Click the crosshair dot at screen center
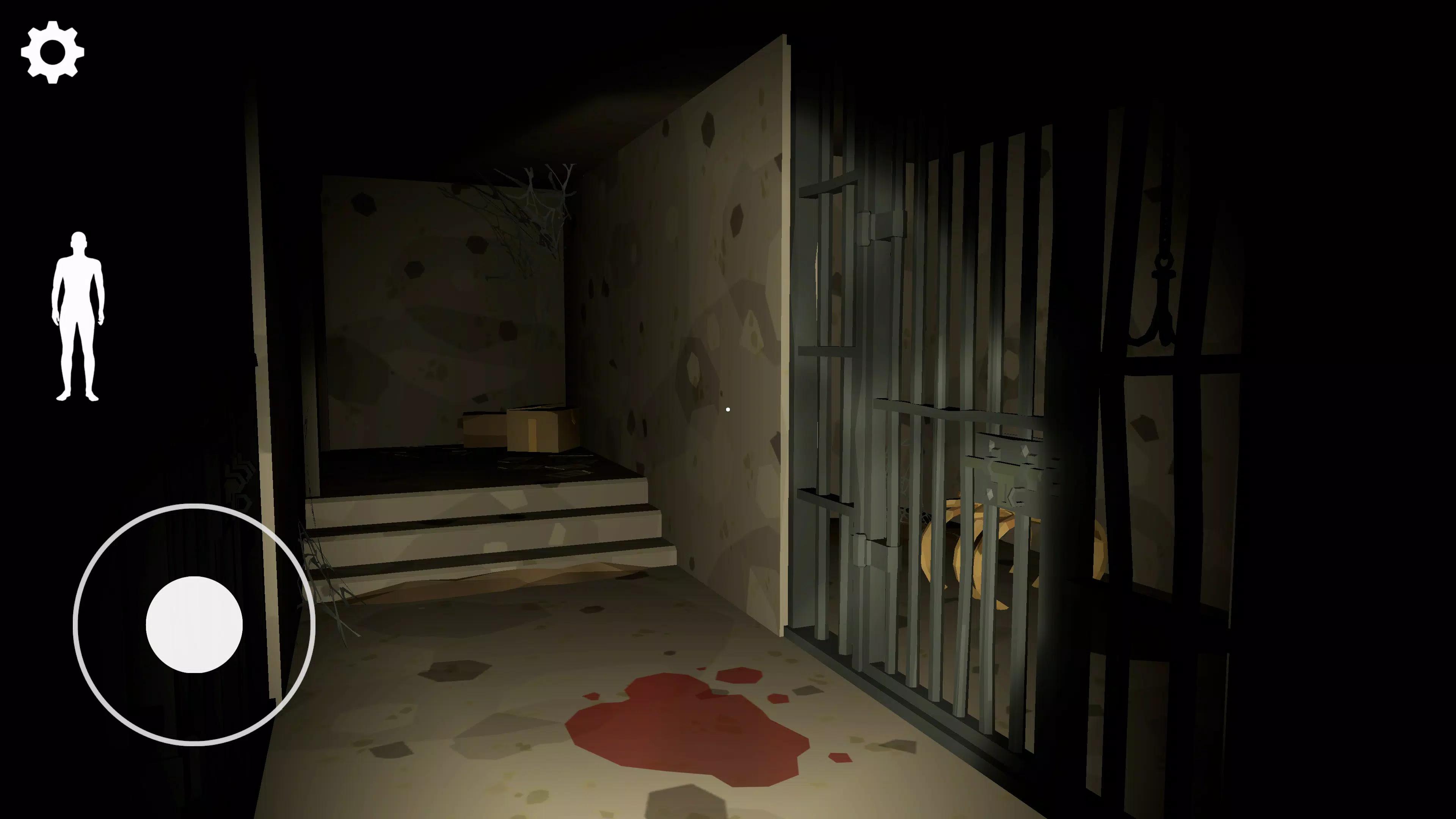 (x=728, y=409)
